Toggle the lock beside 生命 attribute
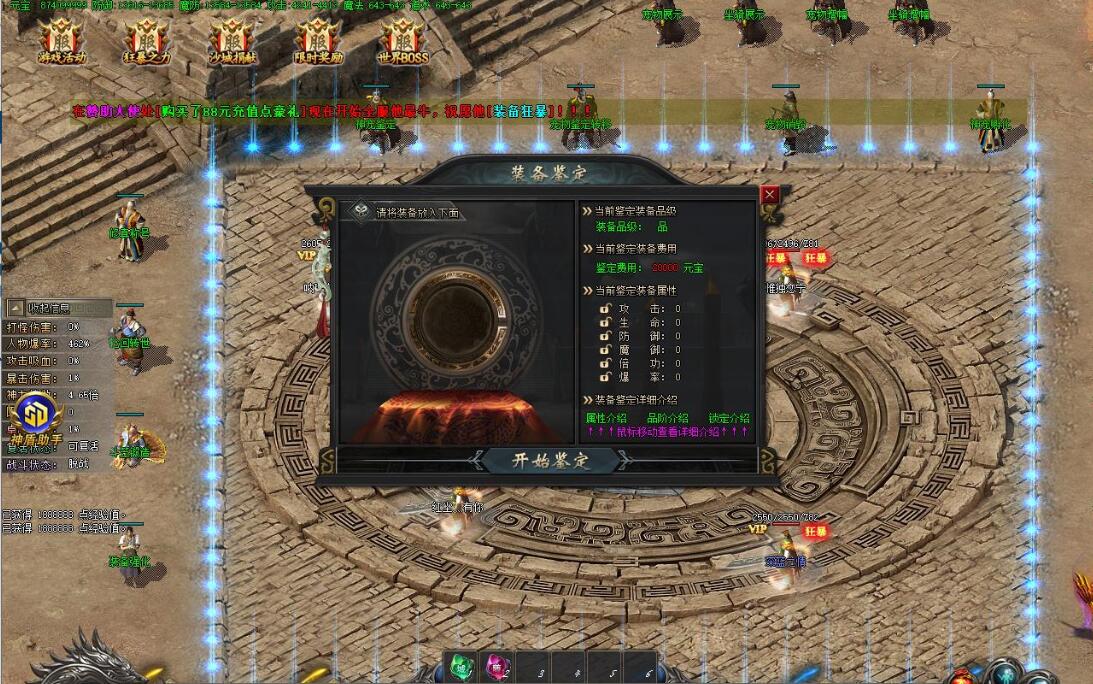The height and width of the screenshot is (684, 1093). pyautogui.click(x=605, y=323)
